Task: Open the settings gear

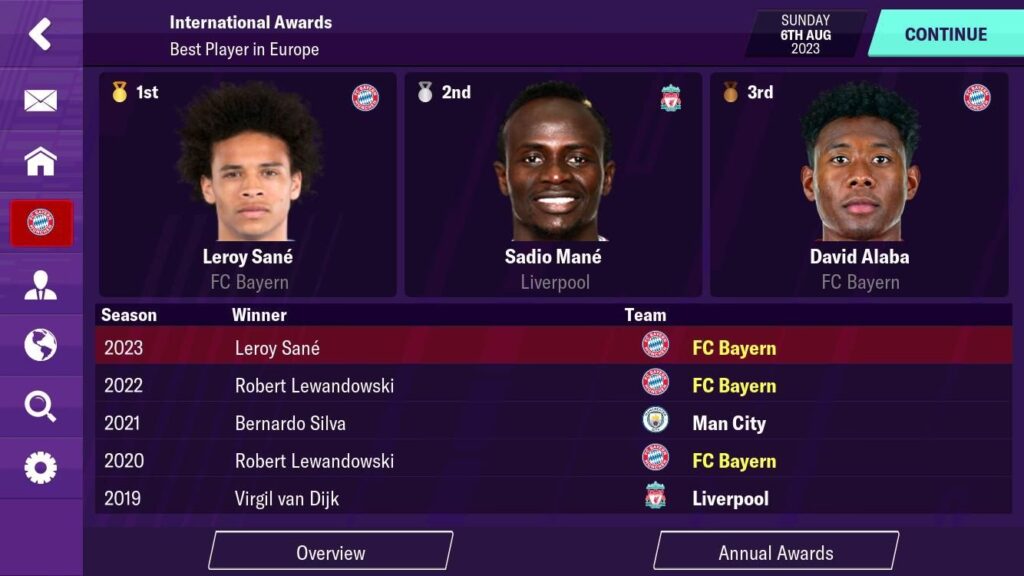Action: click(40, 467)
